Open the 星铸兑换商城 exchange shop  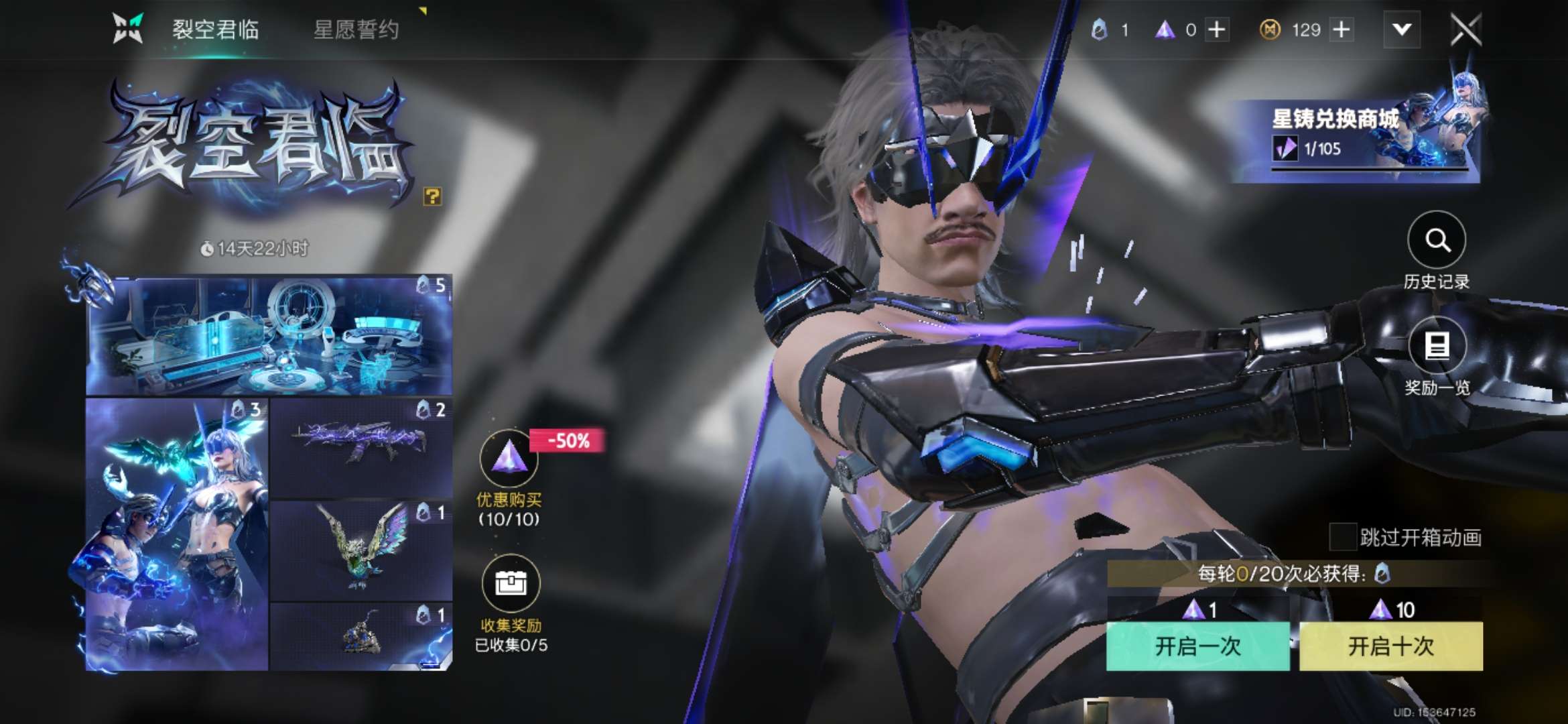pyautogui.click(x=1354, y=134)
